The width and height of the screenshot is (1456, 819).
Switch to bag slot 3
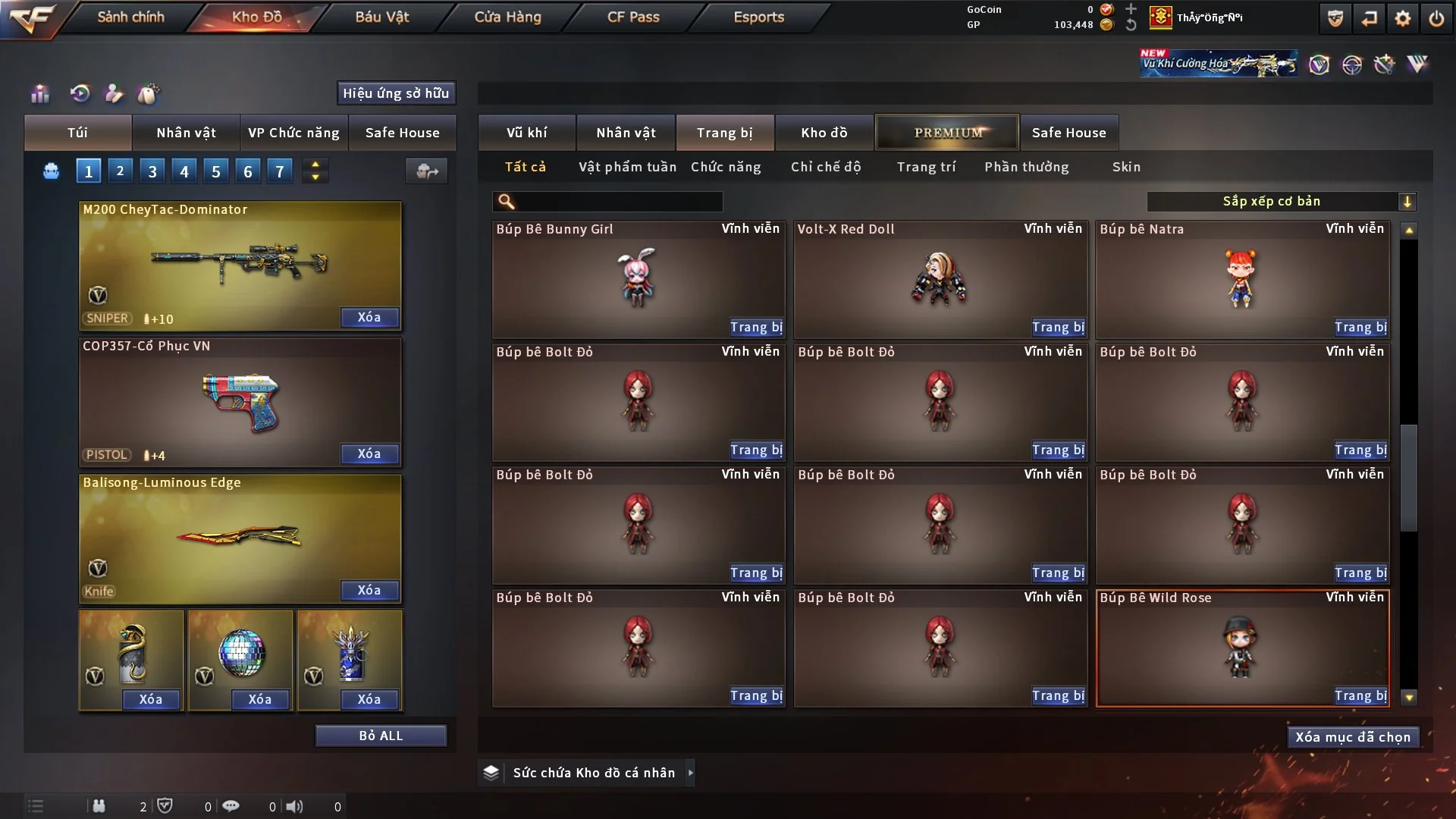(152, 171)
